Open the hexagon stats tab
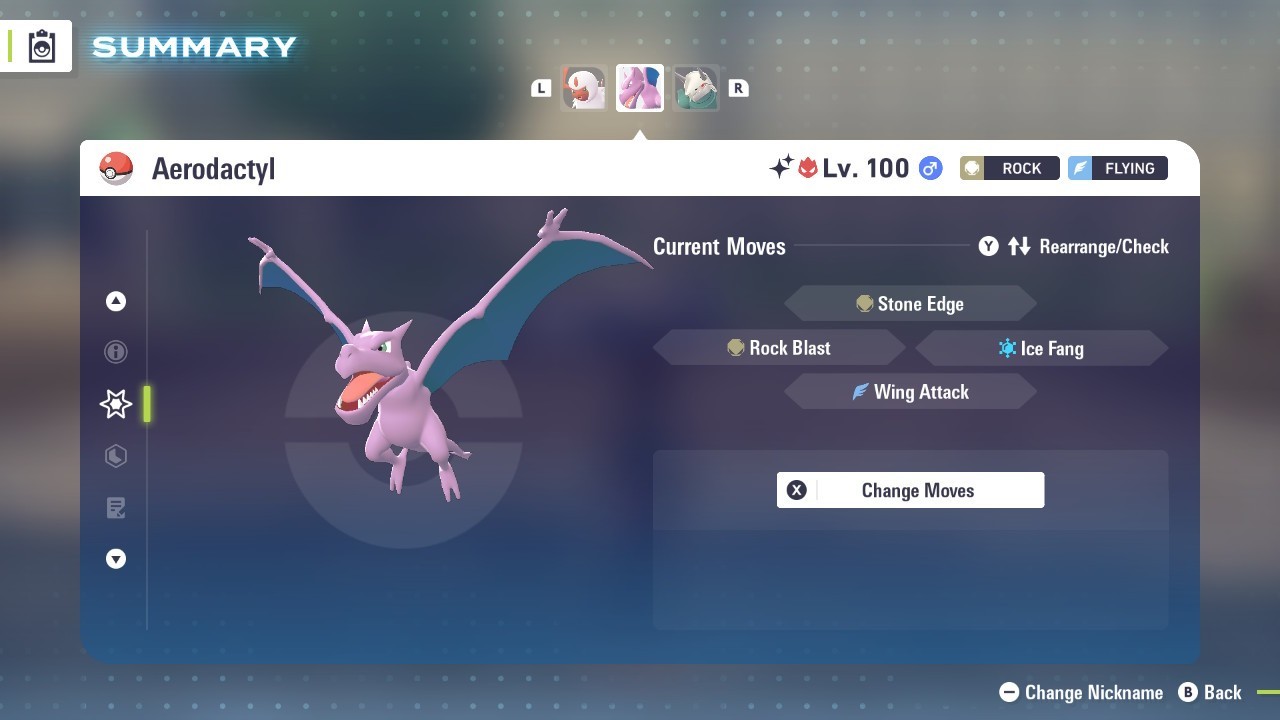 tap(116, 456)
